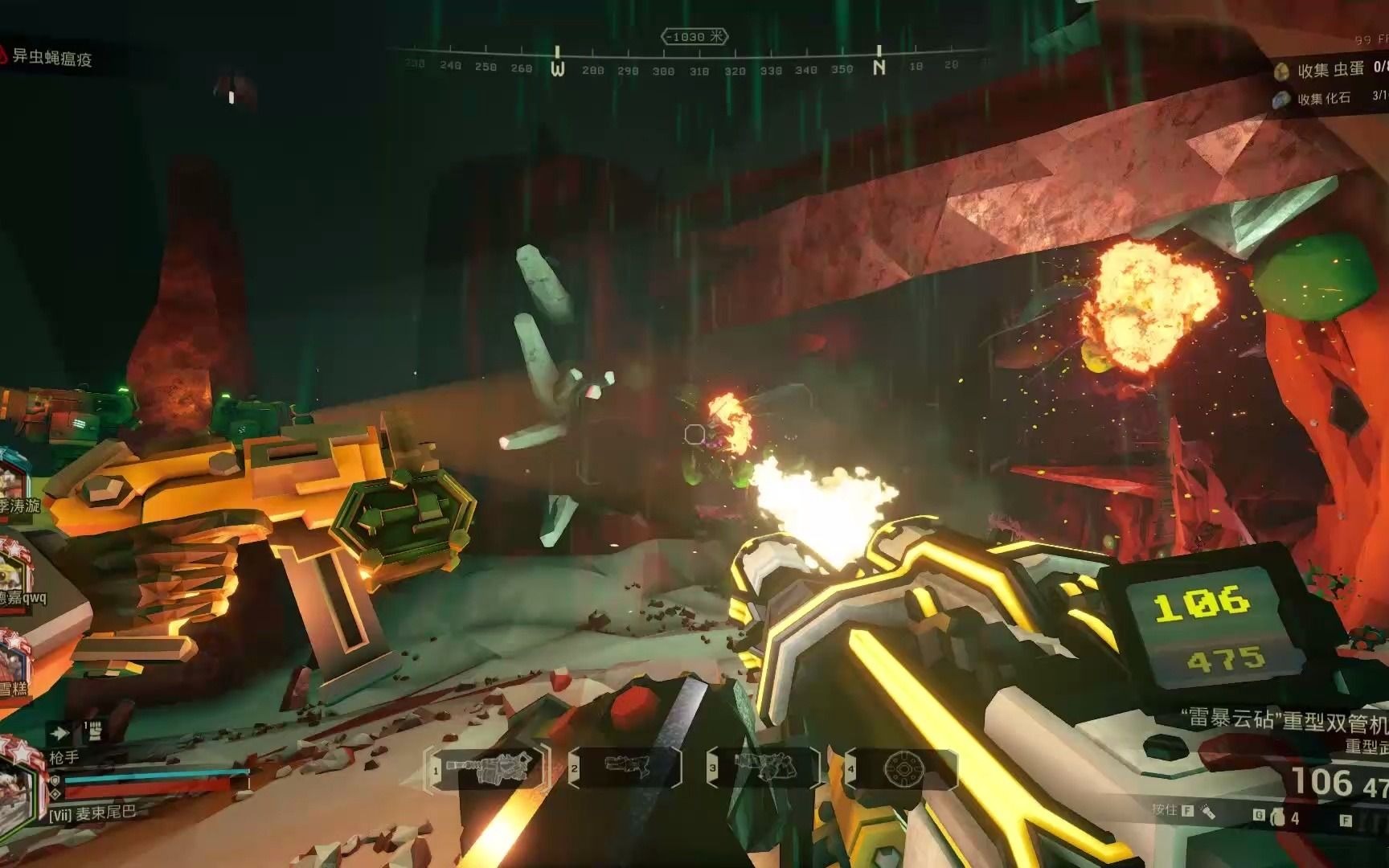
Task: Click the fist perk icon above 枪手
Action: tap(94, 731)
